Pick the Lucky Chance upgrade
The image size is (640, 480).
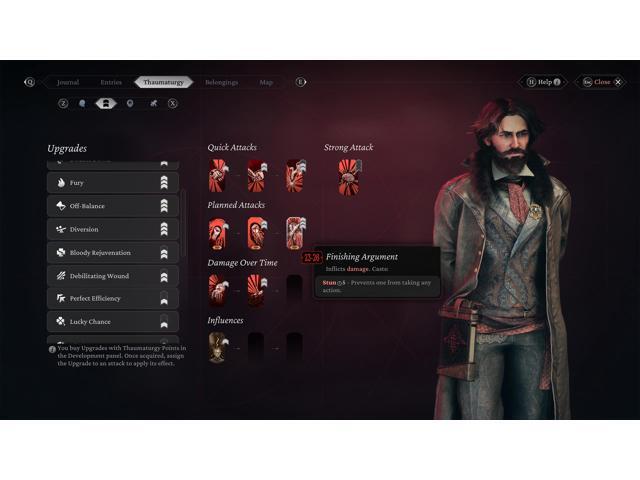point(112,321)
